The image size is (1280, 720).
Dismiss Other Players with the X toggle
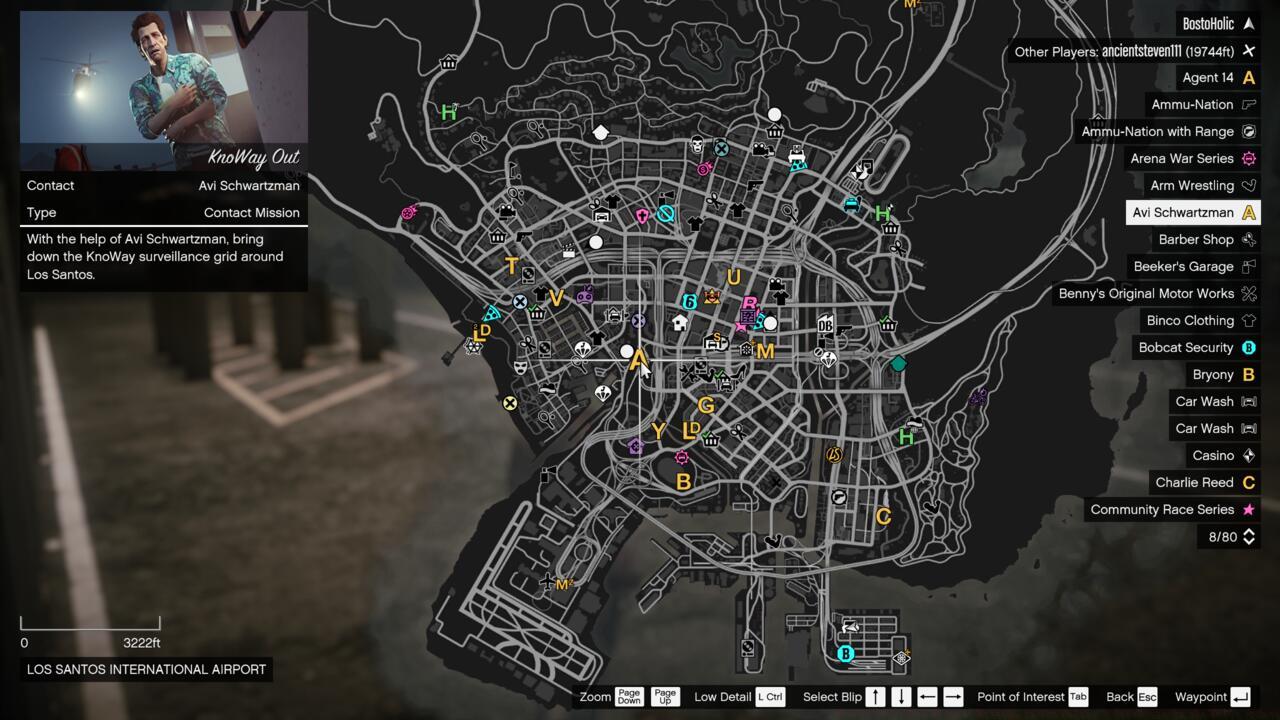click(x=1248, y=51)
